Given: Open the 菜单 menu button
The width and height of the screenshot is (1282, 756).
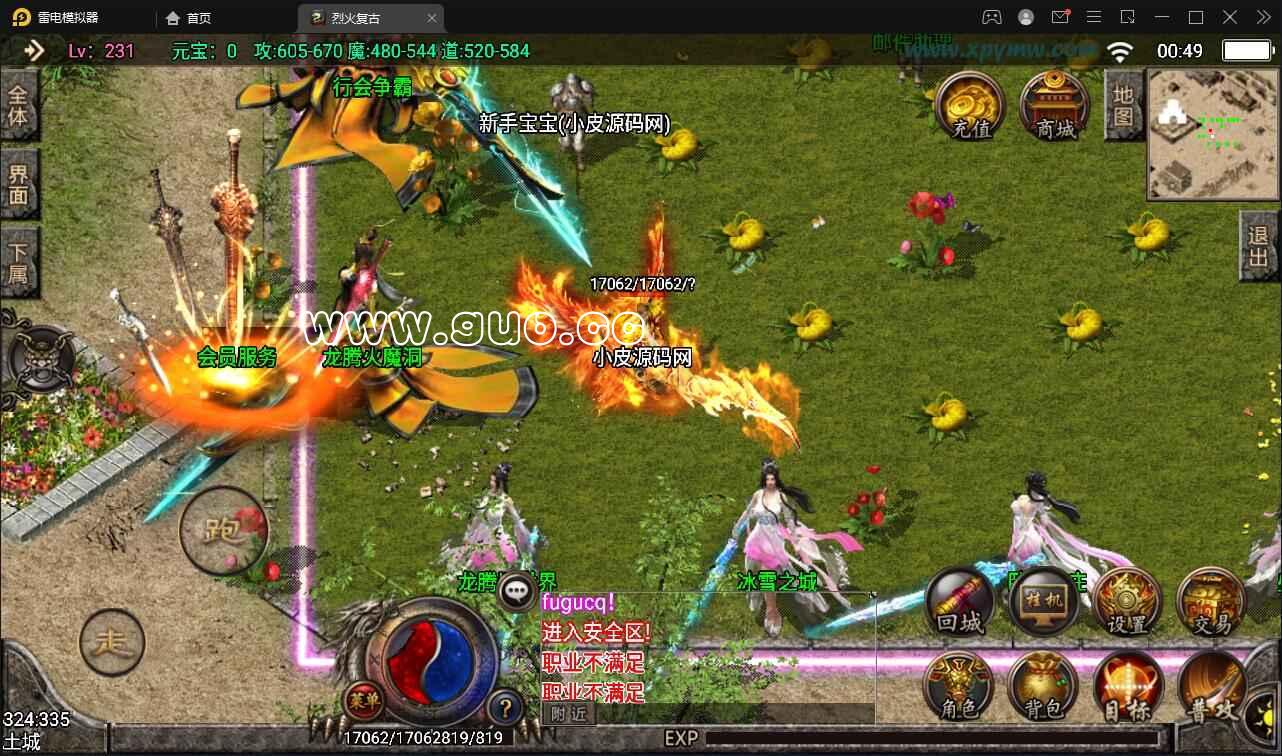Looking at the screenshot, I should click(x=363, y=700).
